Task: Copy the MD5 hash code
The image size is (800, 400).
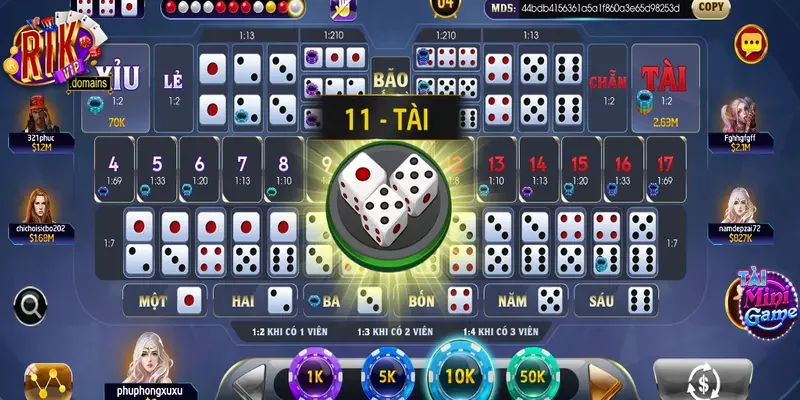Action: [x=712, y=7]
